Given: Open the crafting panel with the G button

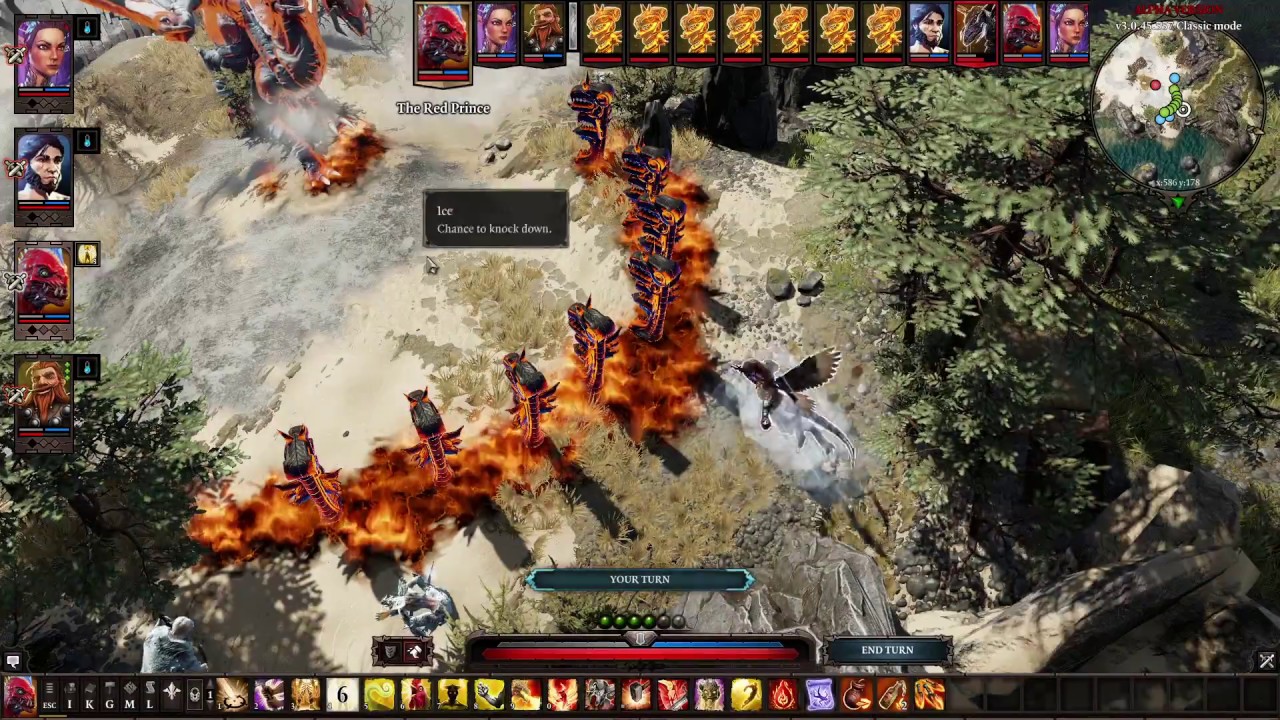Looking at the screenshot, I should 109,696.
